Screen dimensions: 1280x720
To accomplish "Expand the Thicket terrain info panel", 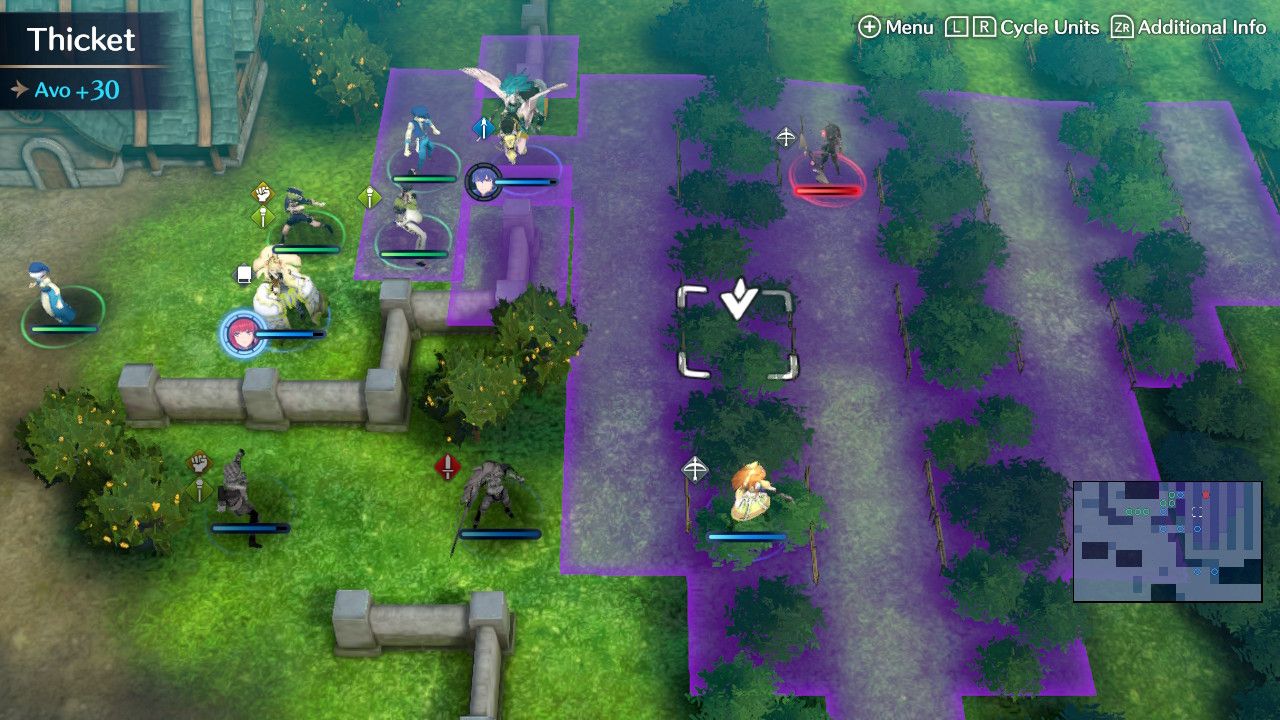I will coord(80,41).
